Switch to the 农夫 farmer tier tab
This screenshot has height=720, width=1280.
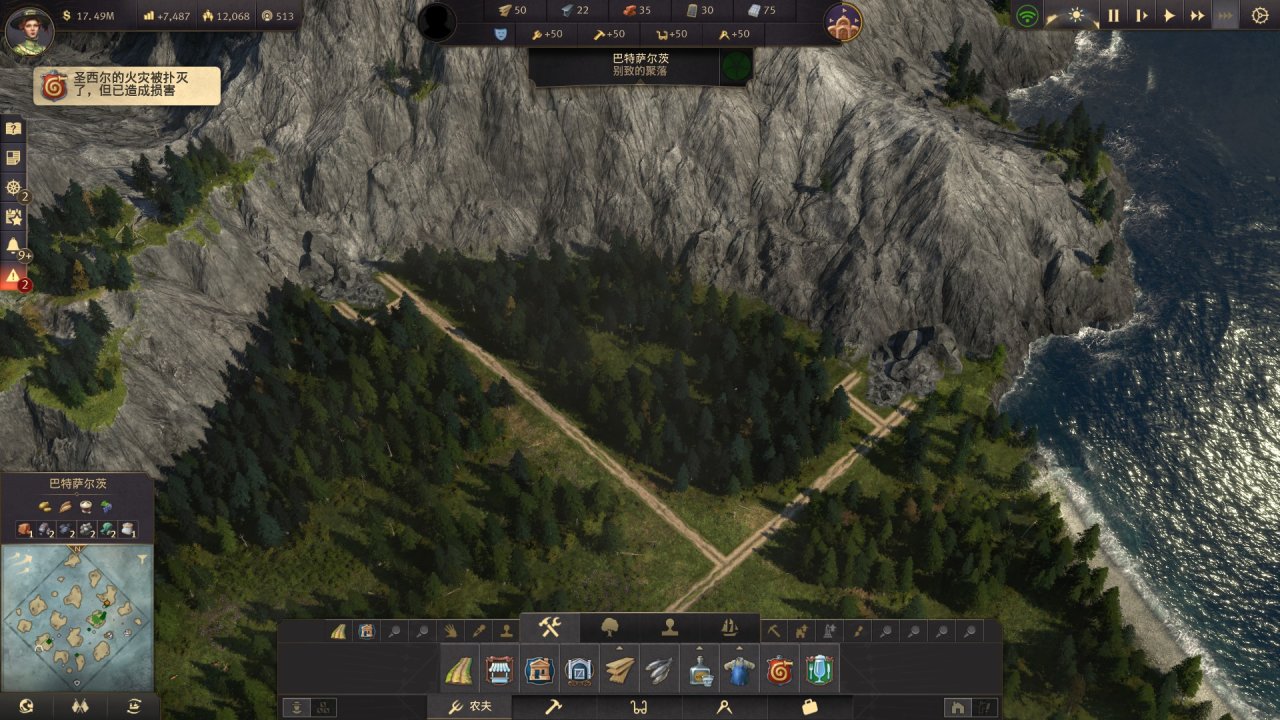(470, 707)
